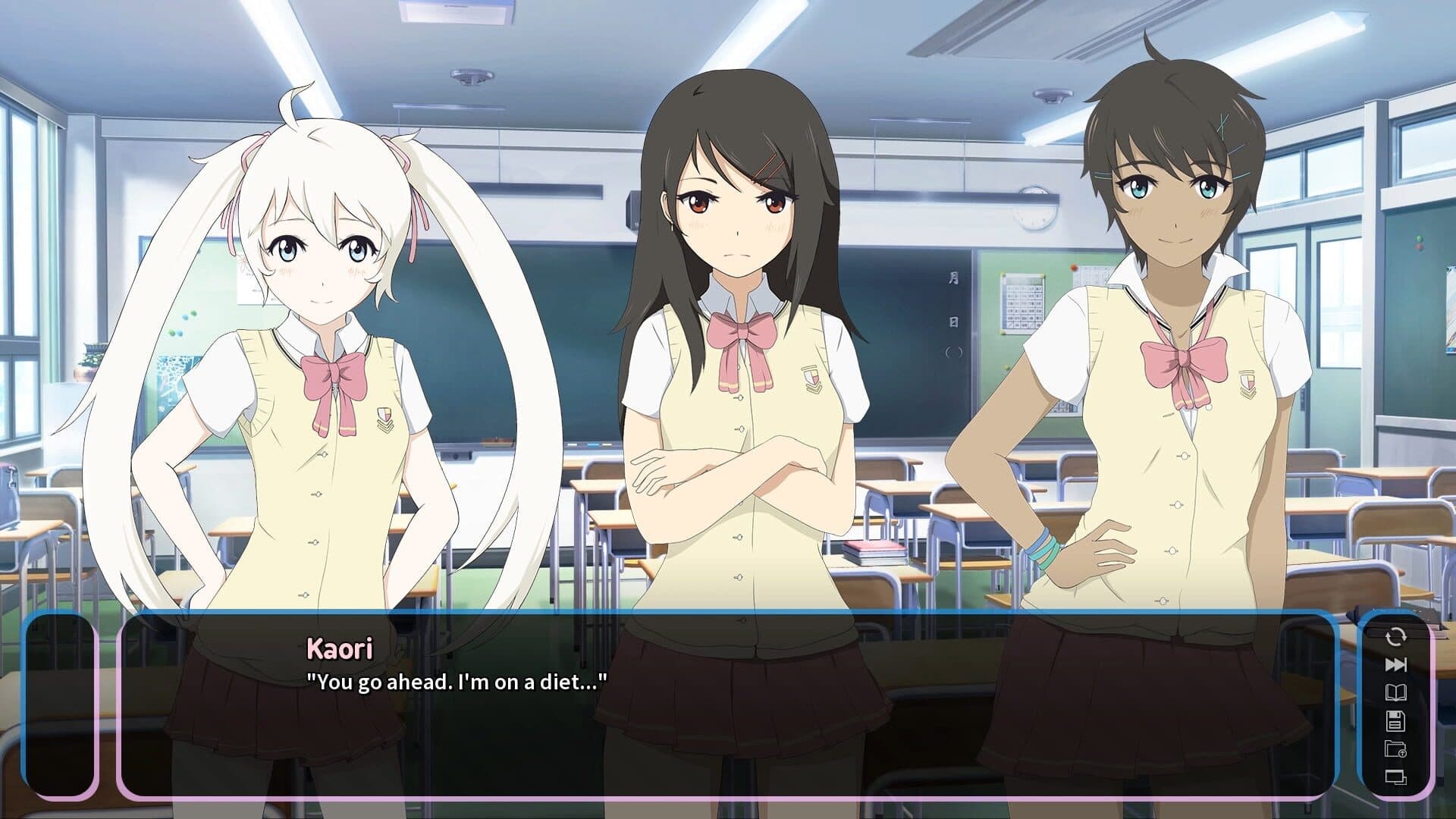The height and width of the screenshot is (819, 1456).
Task: Advance Kaori's dialogue by clicking the text box
Action: click(x=726, y=704)
